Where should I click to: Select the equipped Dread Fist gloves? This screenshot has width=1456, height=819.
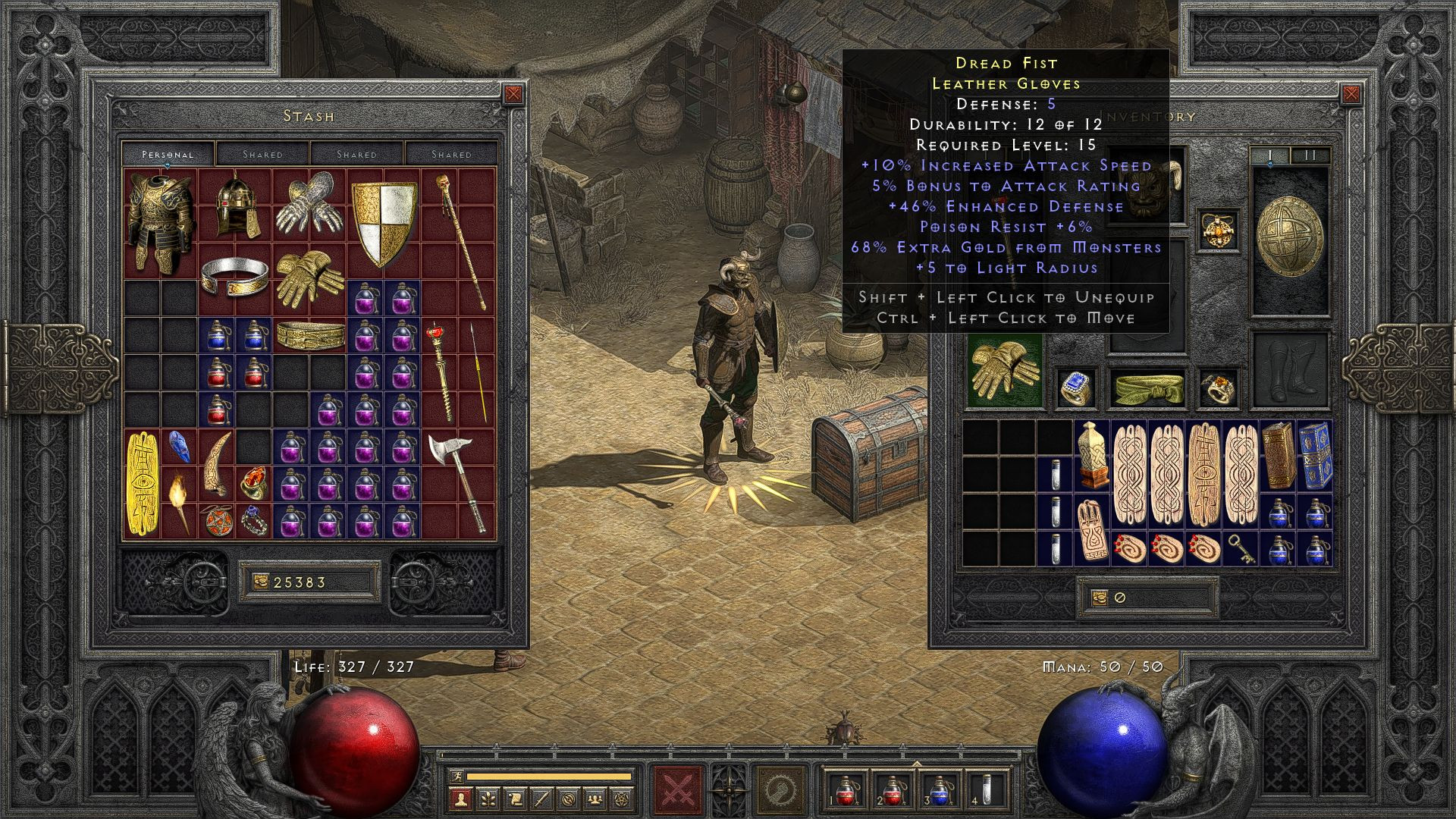point(1005,370)
